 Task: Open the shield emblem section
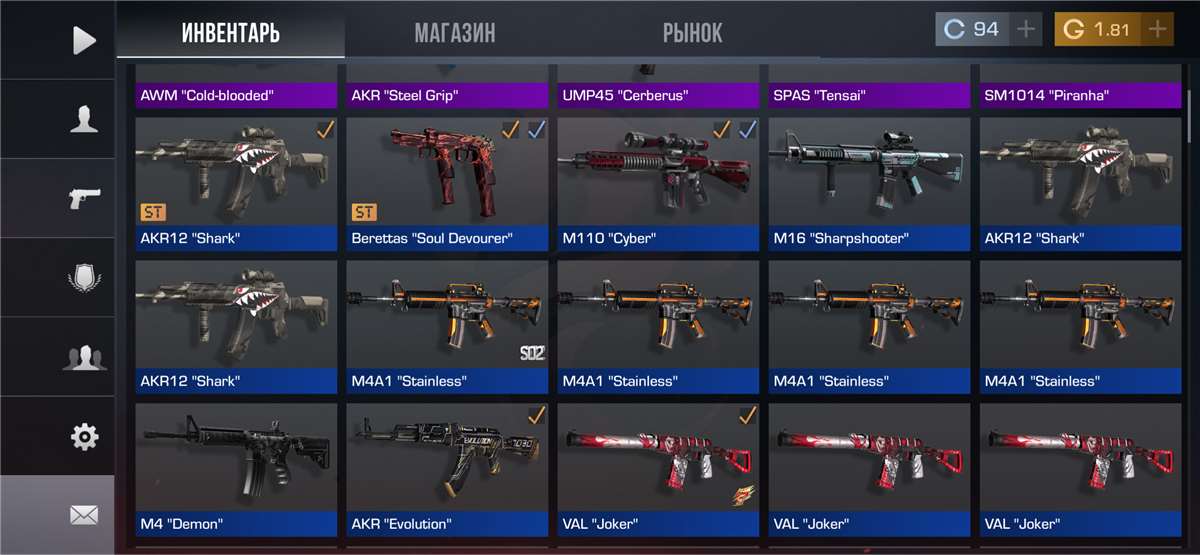[x=84, y=277]
